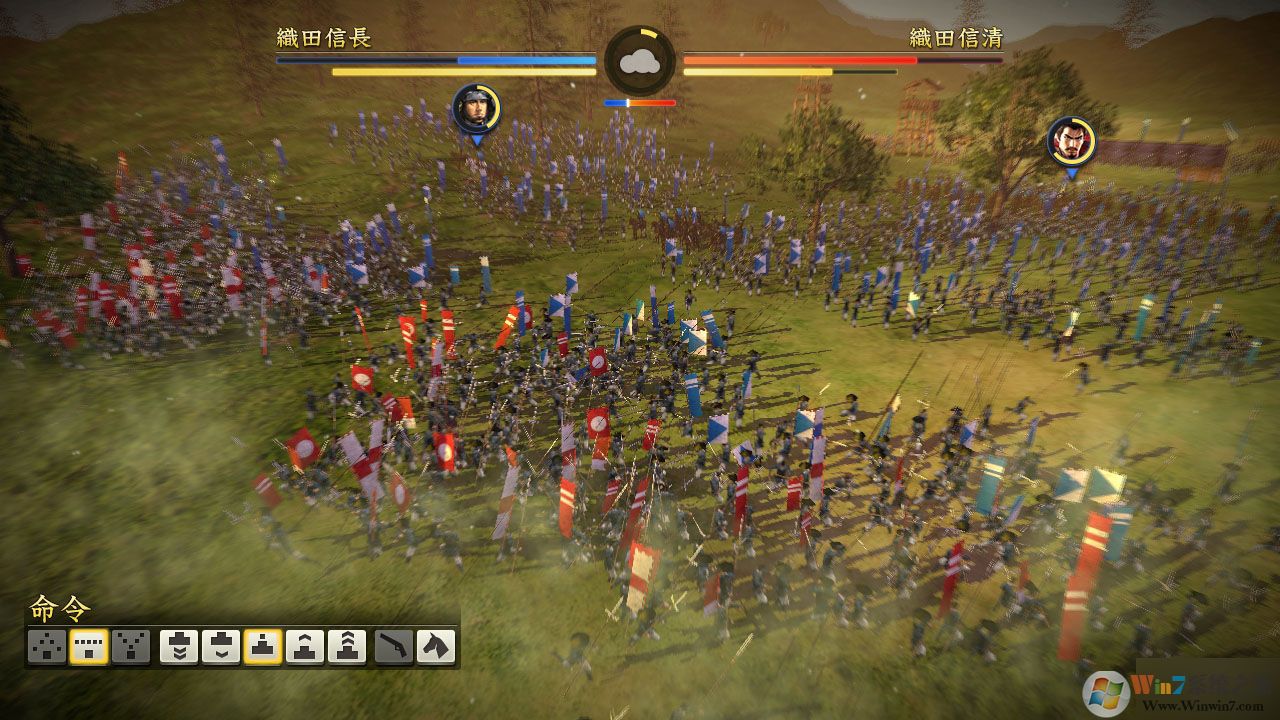Select the triangle wedge formation command
This screenshot has height=720, width=1280.
click(47, 647)
